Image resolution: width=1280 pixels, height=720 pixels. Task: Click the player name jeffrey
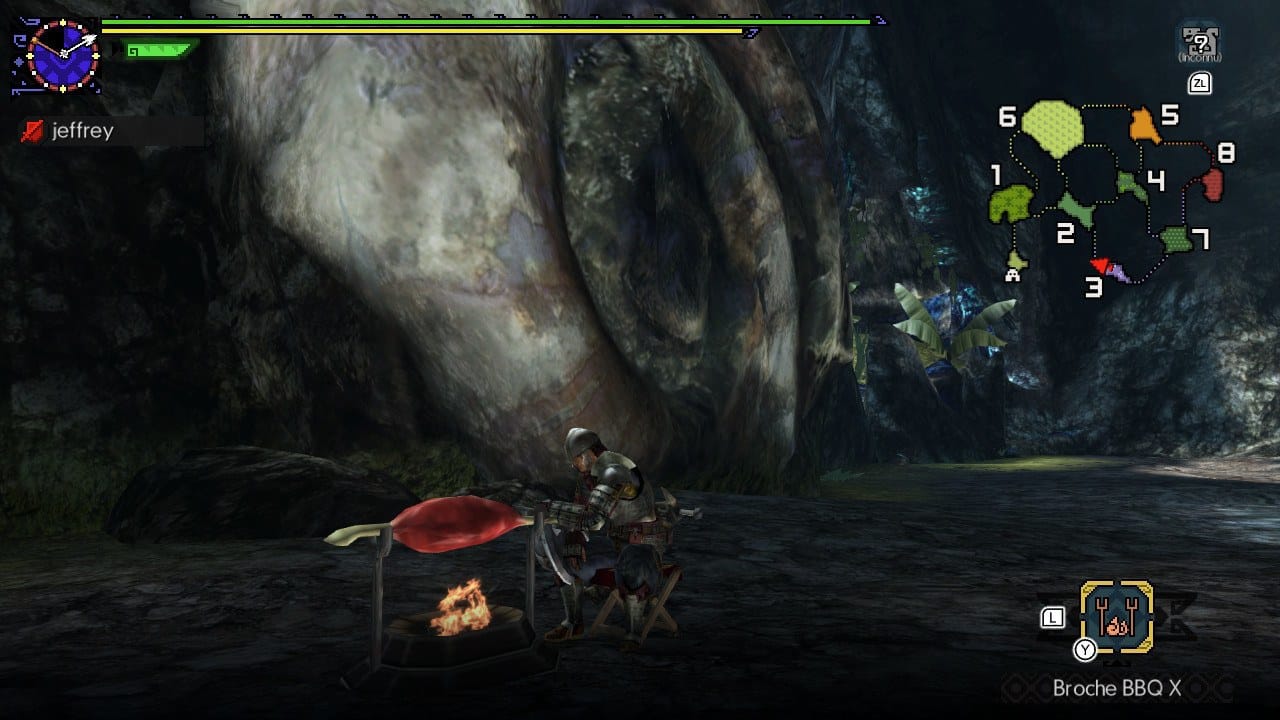83,131
